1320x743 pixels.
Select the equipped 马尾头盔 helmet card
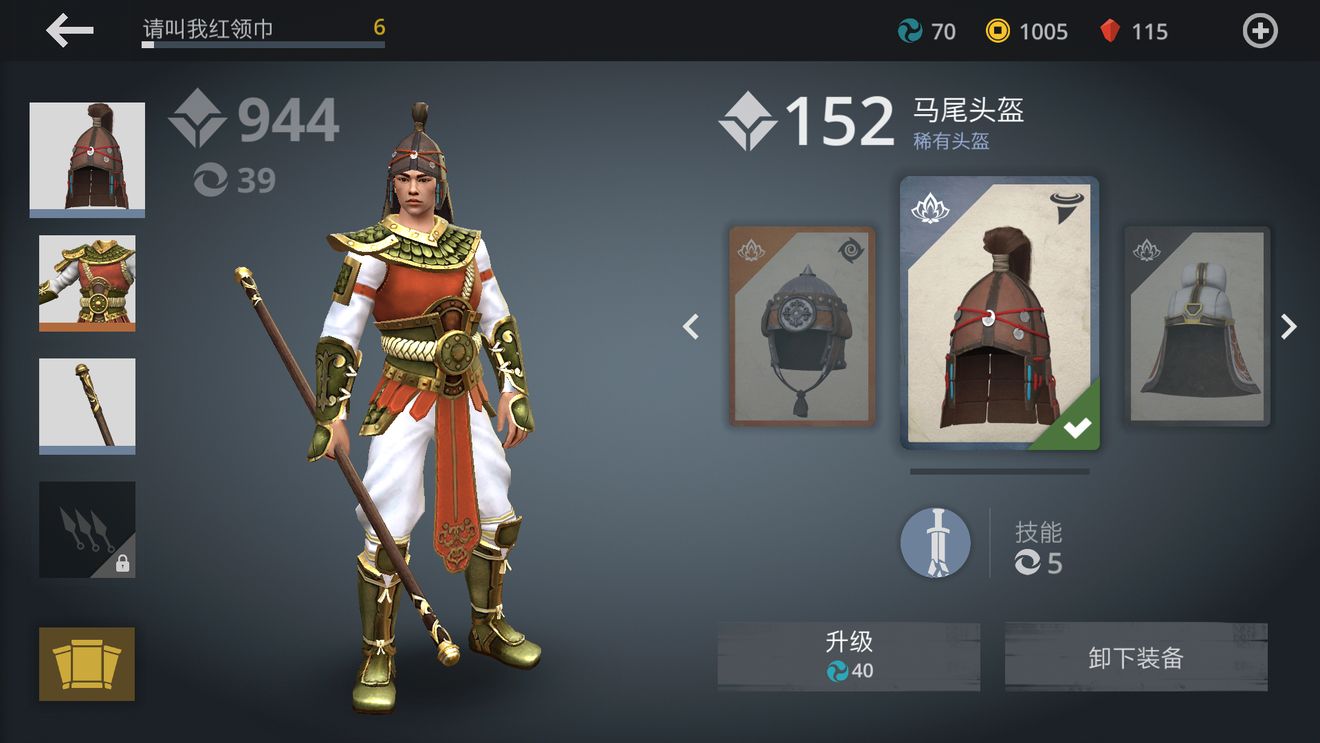click(x=999, y=313)
